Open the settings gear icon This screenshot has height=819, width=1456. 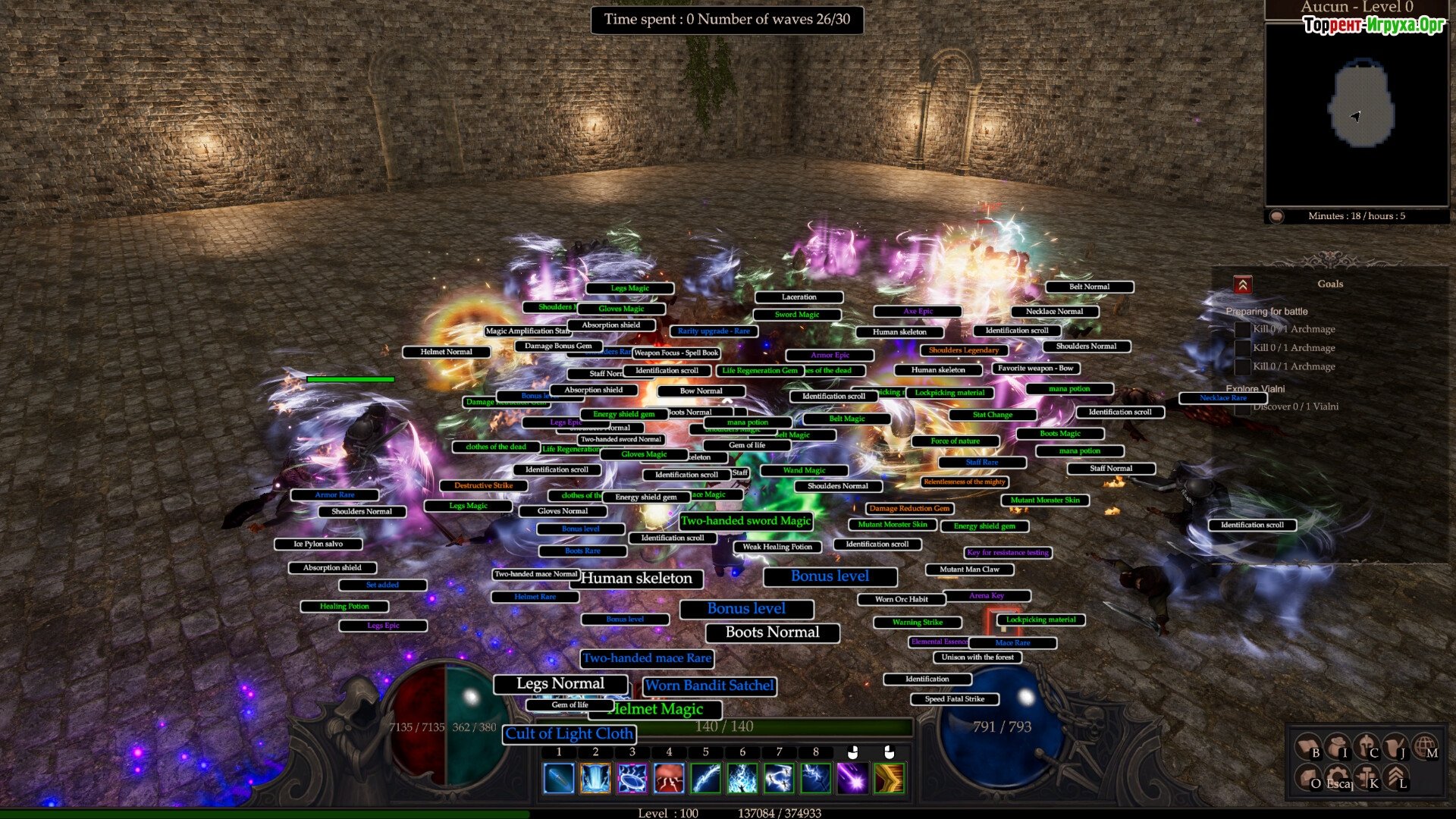point(1336,777)
